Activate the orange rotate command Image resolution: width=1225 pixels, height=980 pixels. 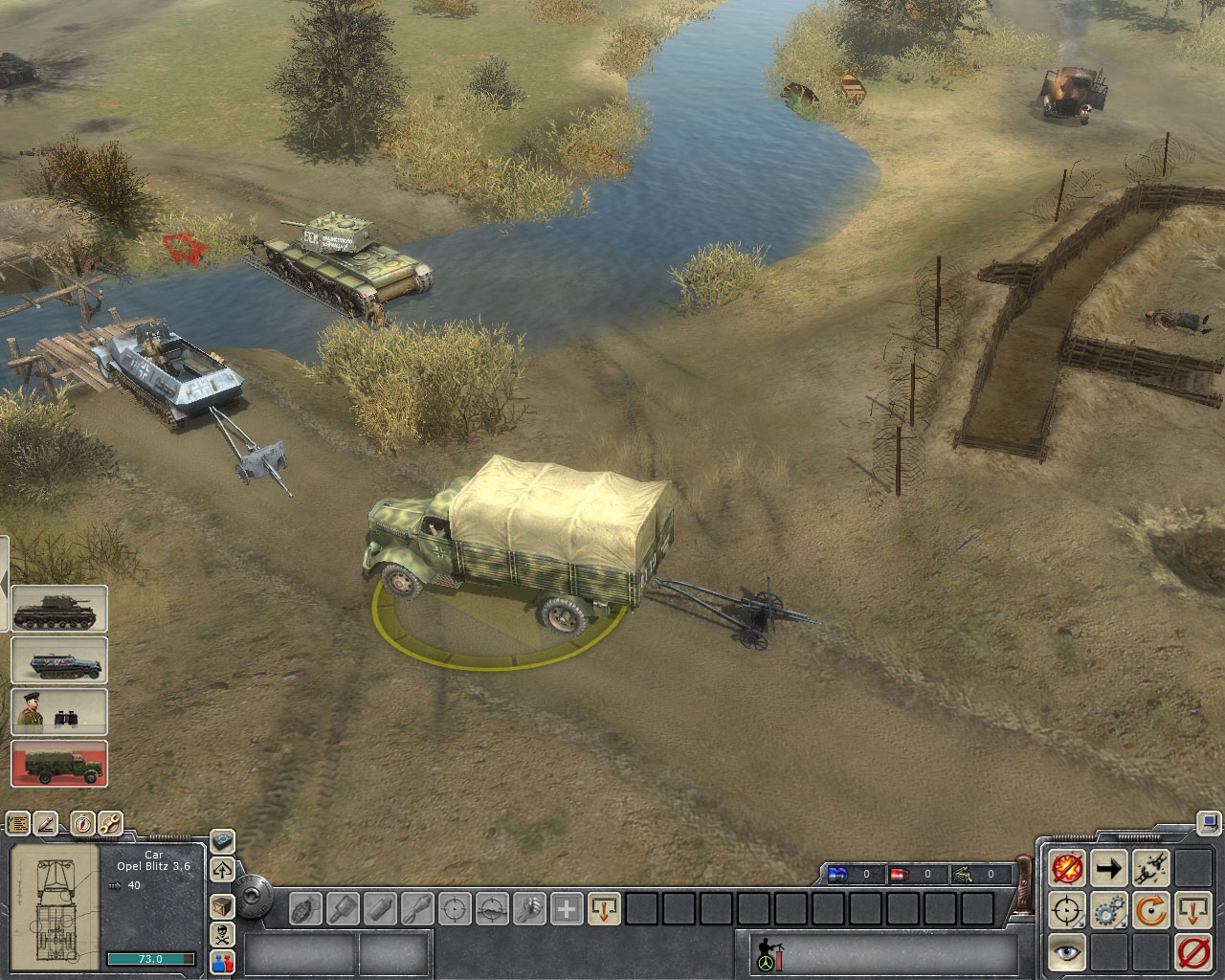click(x=1151, y=910)
